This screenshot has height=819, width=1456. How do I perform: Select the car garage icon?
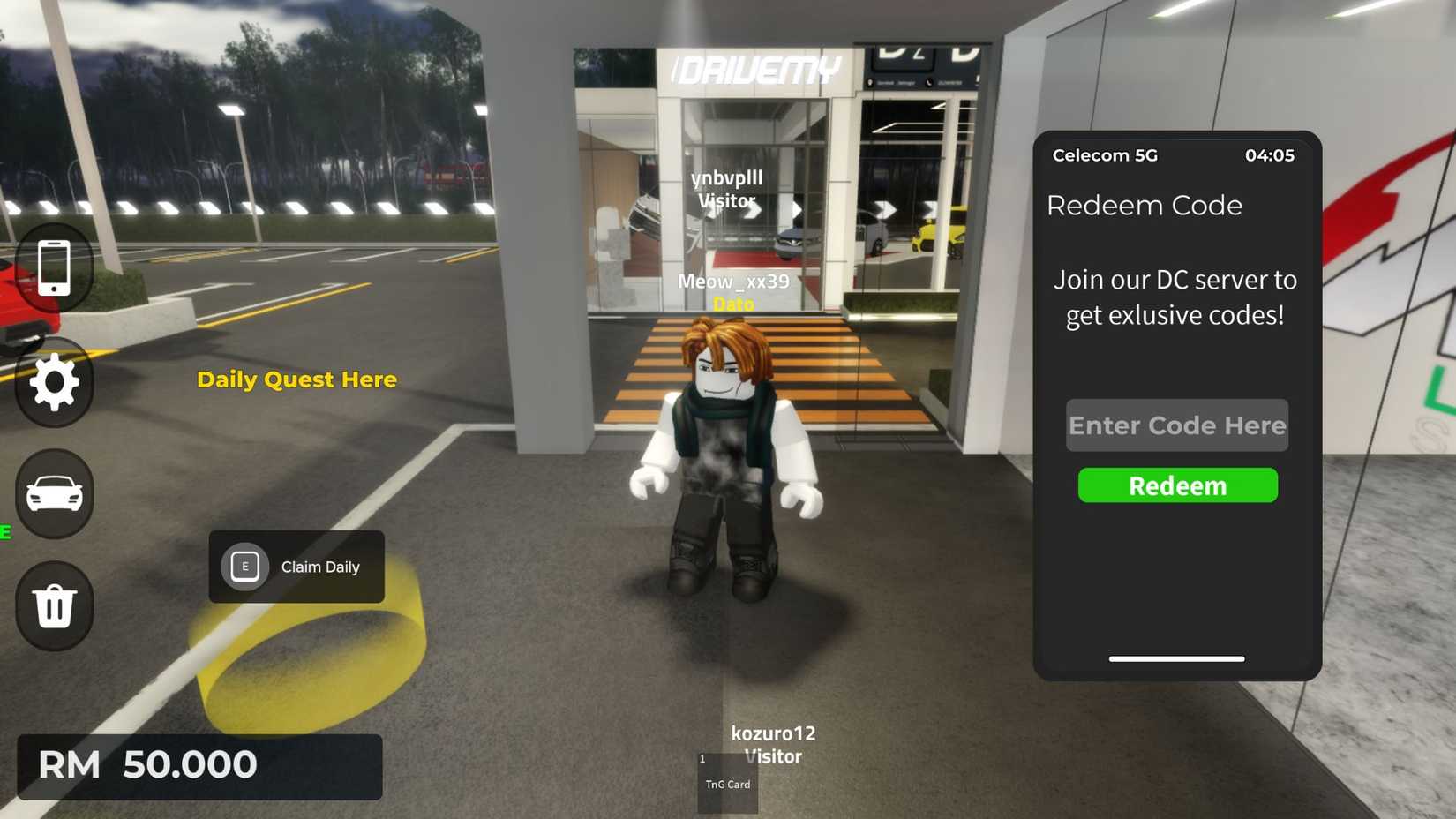point(54,493)
